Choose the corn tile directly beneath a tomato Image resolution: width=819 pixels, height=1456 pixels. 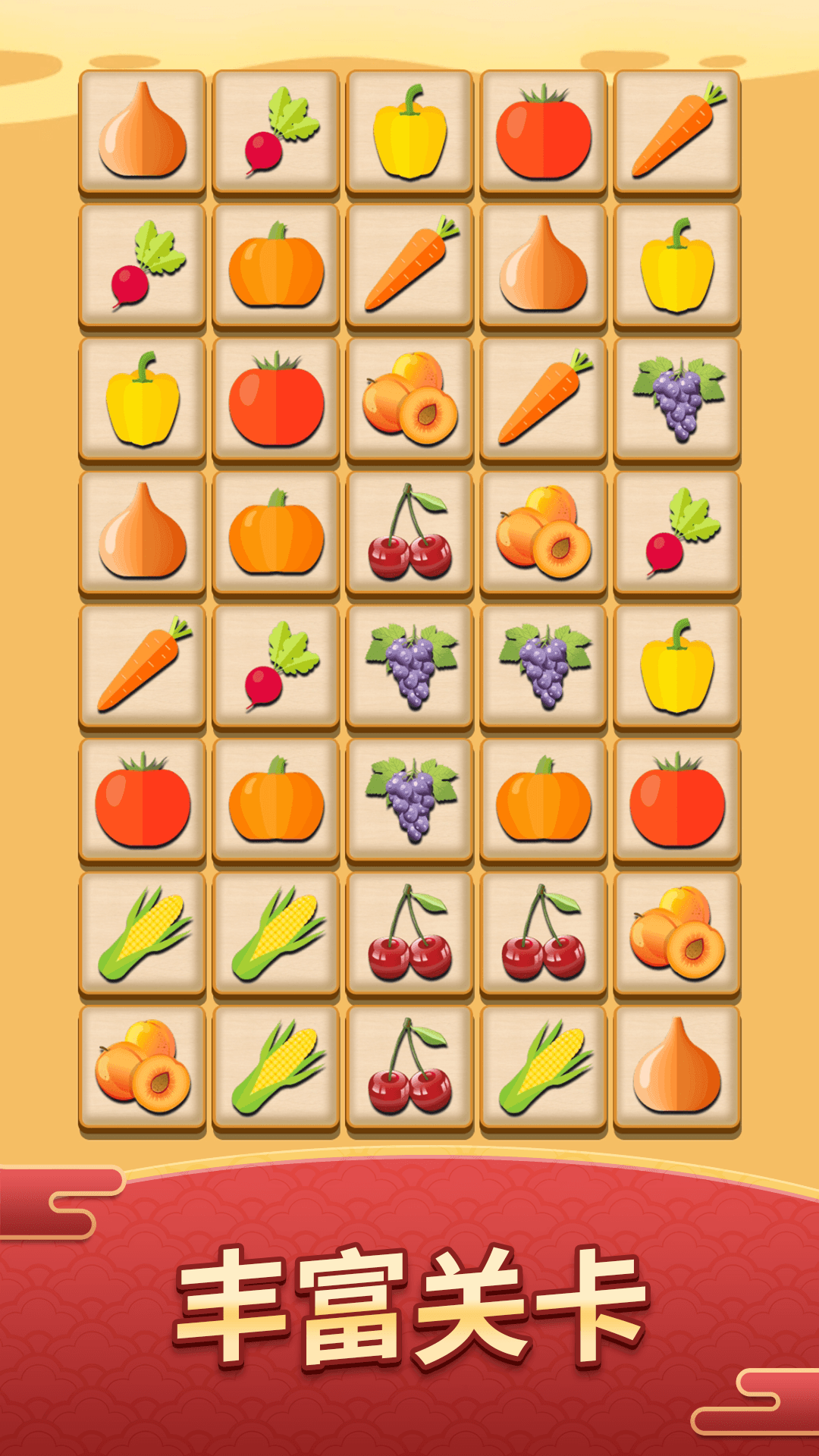(143, 934)
